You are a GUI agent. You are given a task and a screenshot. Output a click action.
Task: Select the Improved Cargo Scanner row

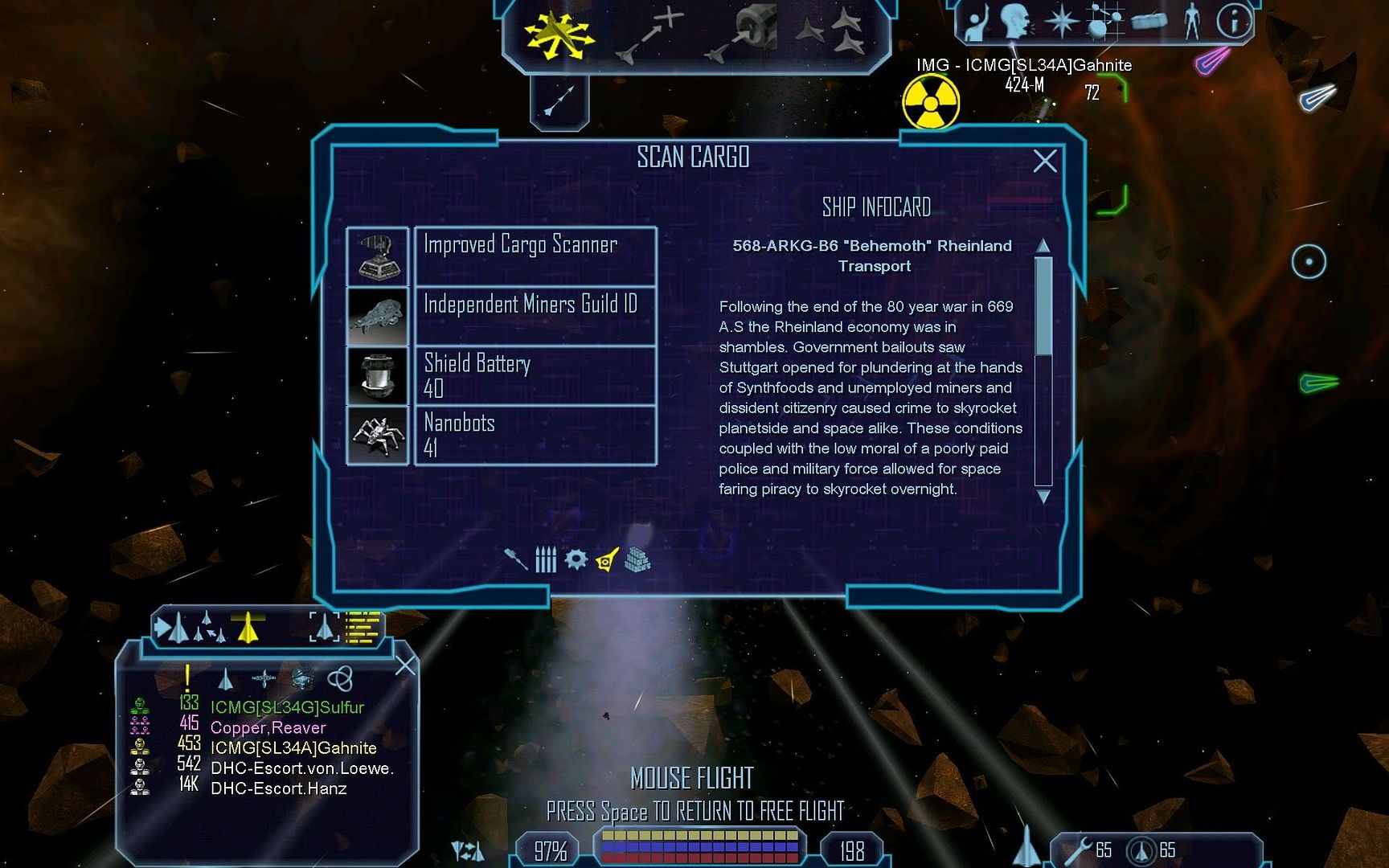tap(535, 256)
